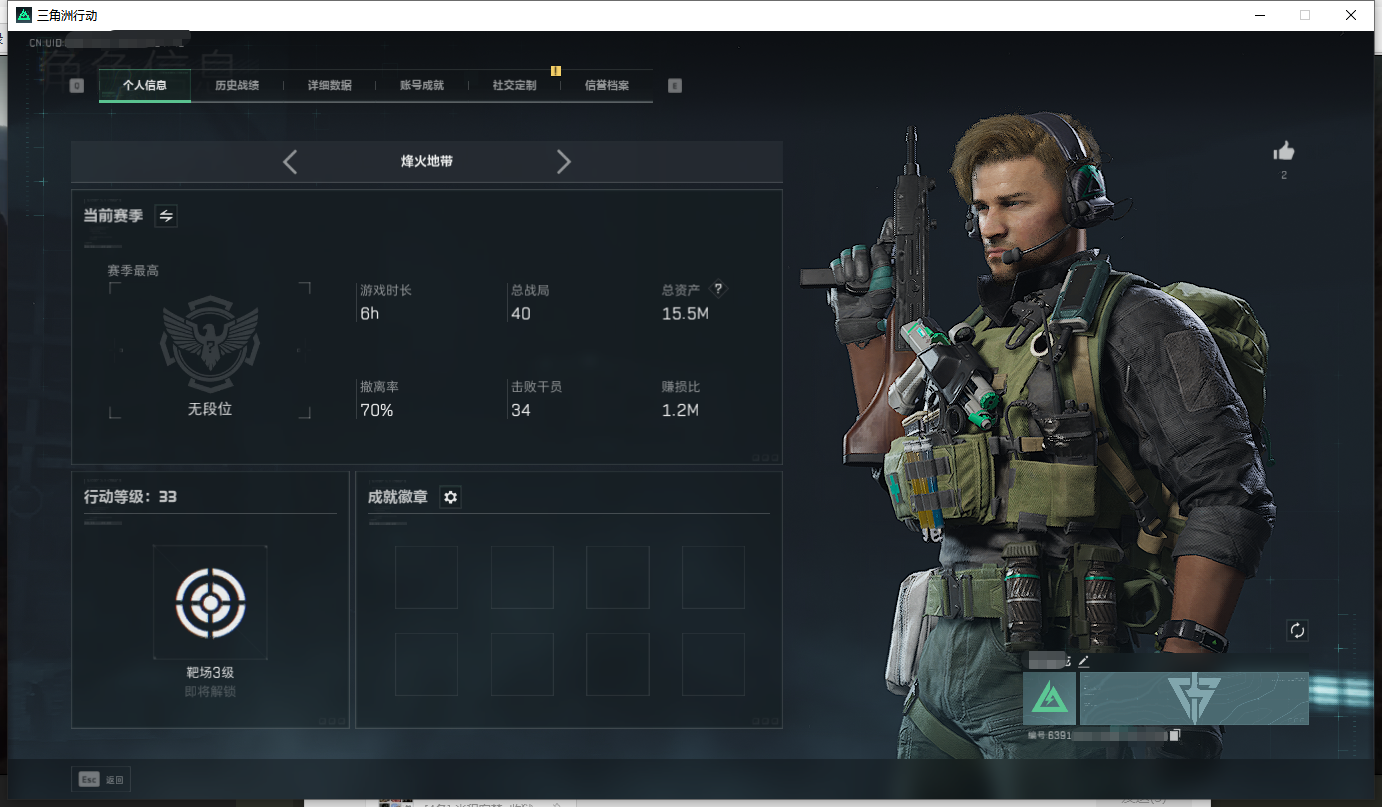
Task: Click the left arrow beside 烽火地带
Action: click(290, 162)
